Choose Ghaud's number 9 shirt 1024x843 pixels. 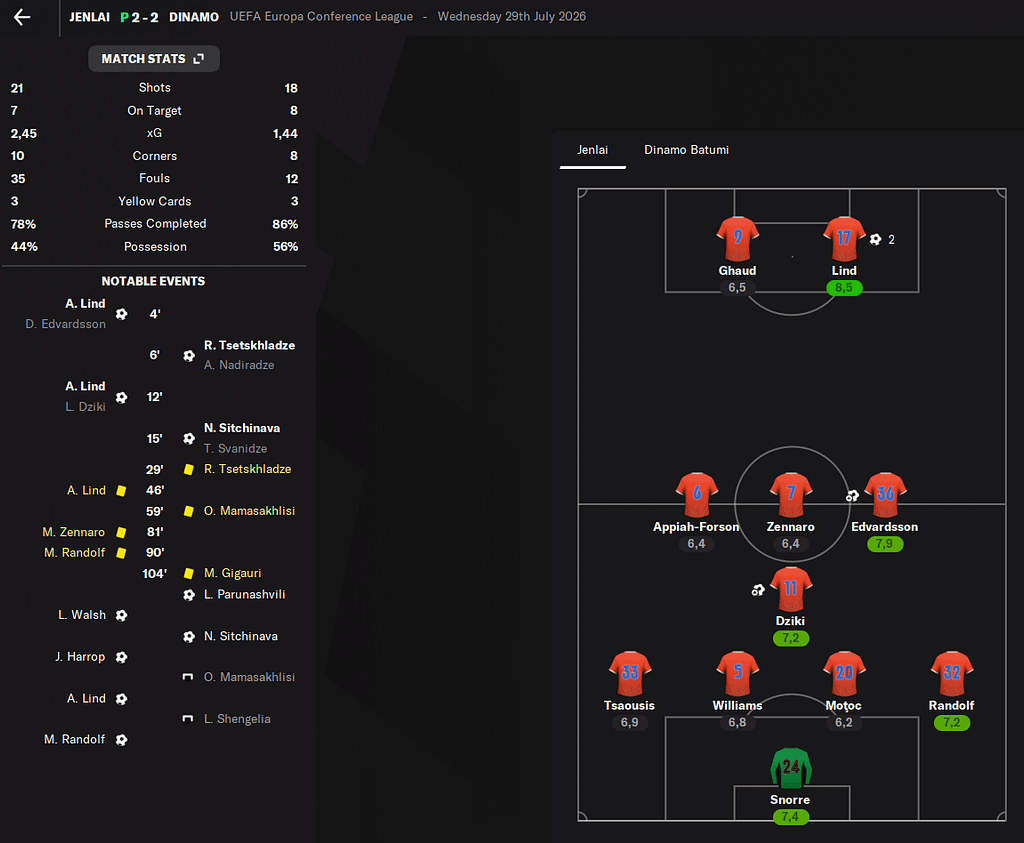[737, 239]
